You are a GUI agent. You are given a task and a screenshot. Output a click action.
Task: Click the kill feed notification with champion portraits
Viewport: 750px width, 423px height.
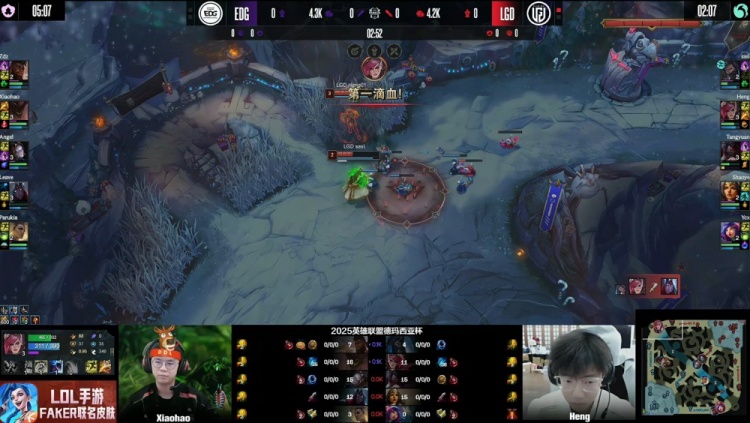pyautogui.click(x=654, y=287)
